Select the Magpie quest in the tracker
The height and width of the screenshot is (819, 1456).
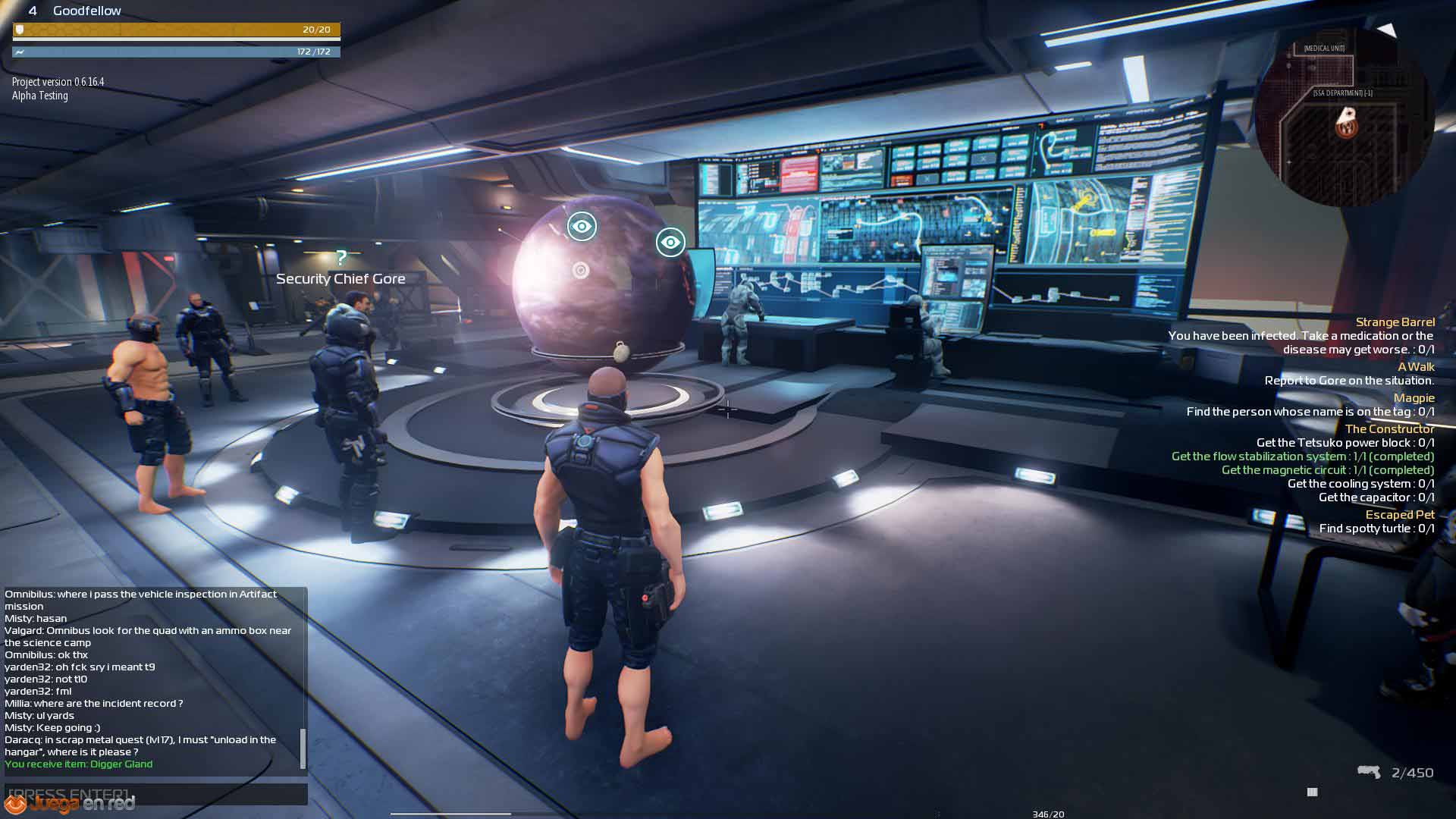[x=1414, y=398]
